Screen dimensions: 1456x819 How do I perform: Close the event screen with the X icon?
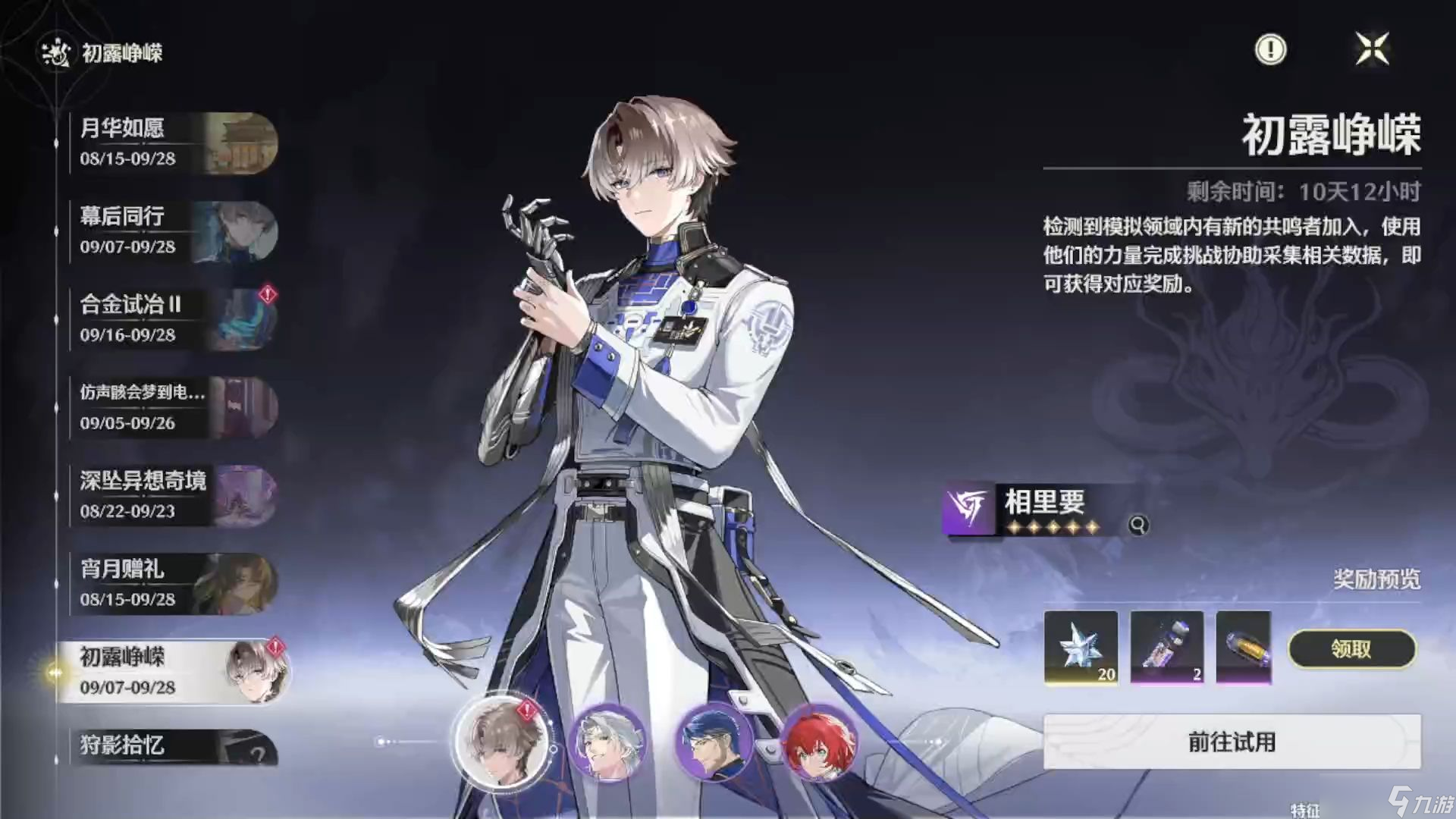pyautogui.click(x=1374, y=49)
